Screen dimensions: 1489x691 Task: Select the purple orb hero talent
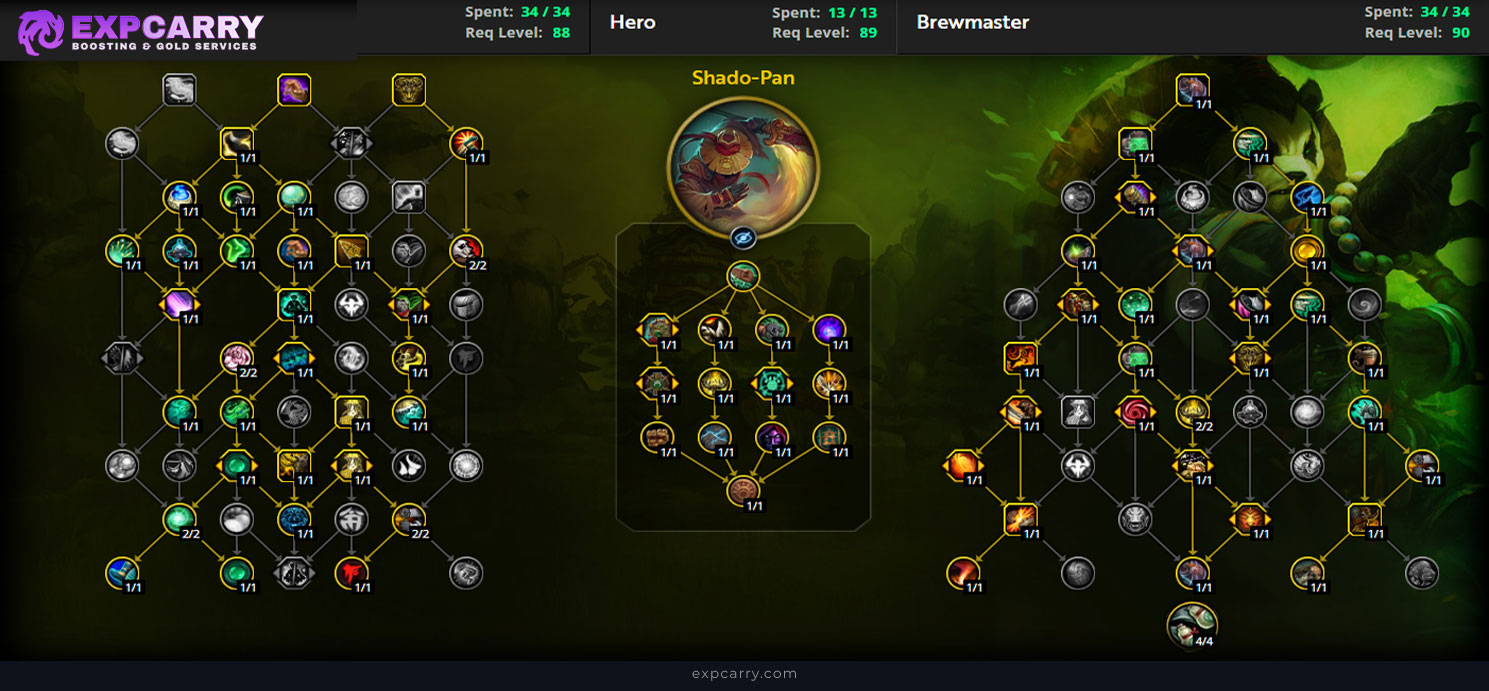pyautogui.click(x=828, y=329)
